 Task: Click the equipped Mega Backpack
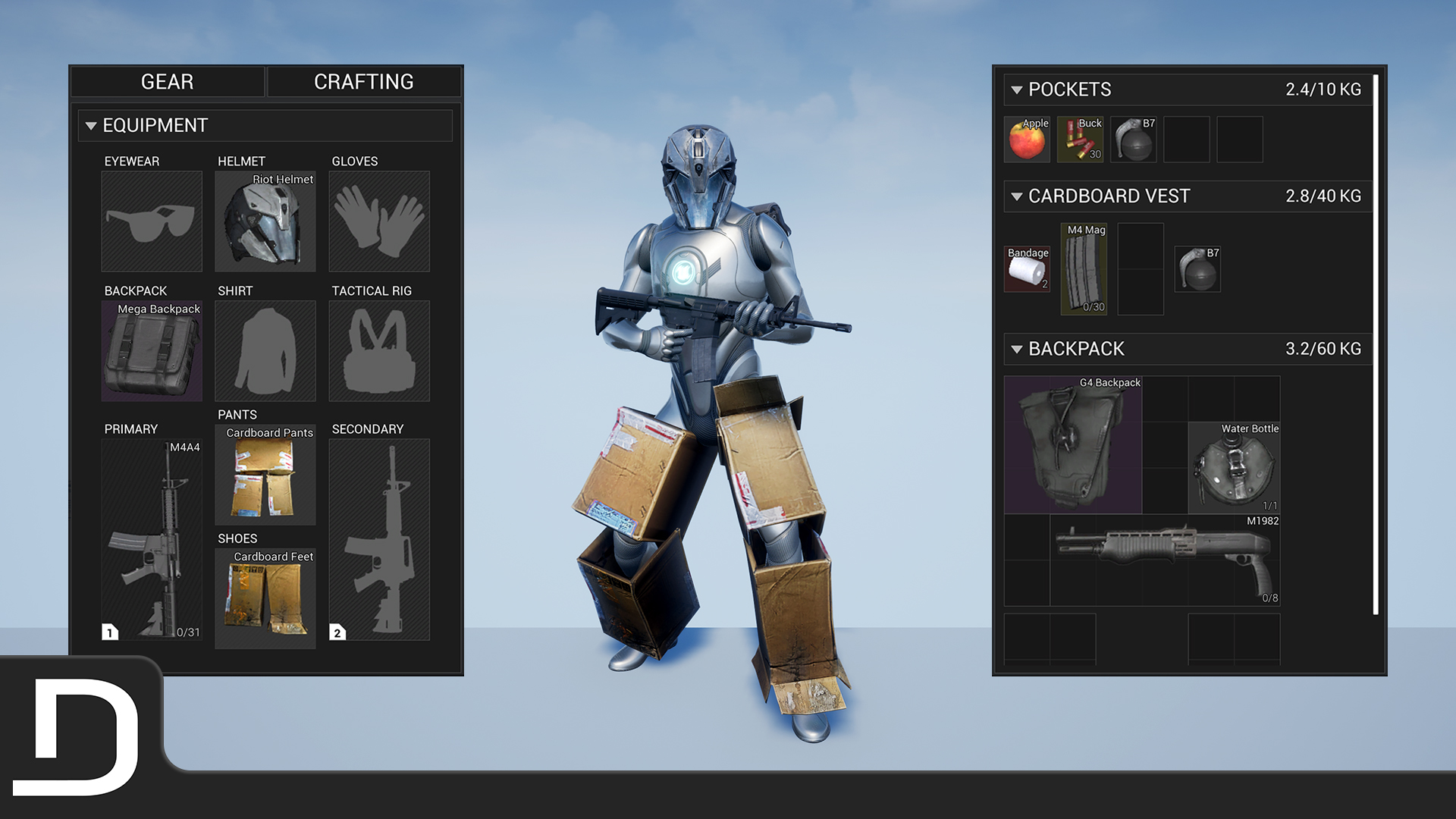click(151, 350)
